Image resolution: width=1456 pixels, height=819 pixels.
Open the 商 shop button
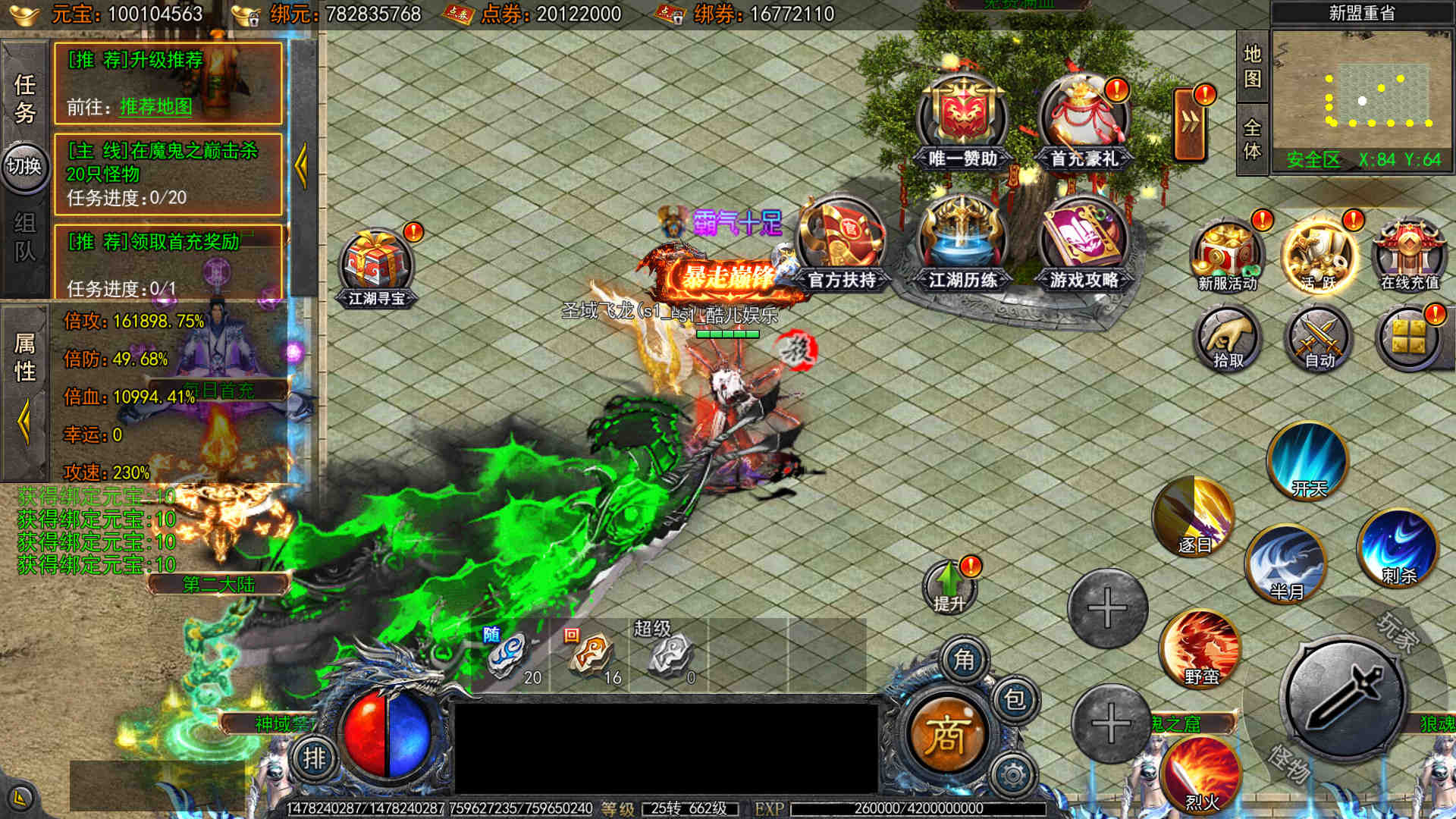[x=946, y=734]
